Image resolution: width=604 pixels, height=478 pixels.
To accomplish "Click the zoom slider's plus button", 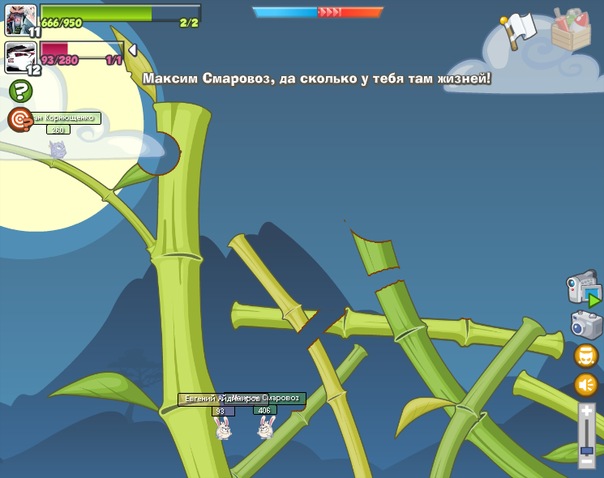I will pos(587,410).
